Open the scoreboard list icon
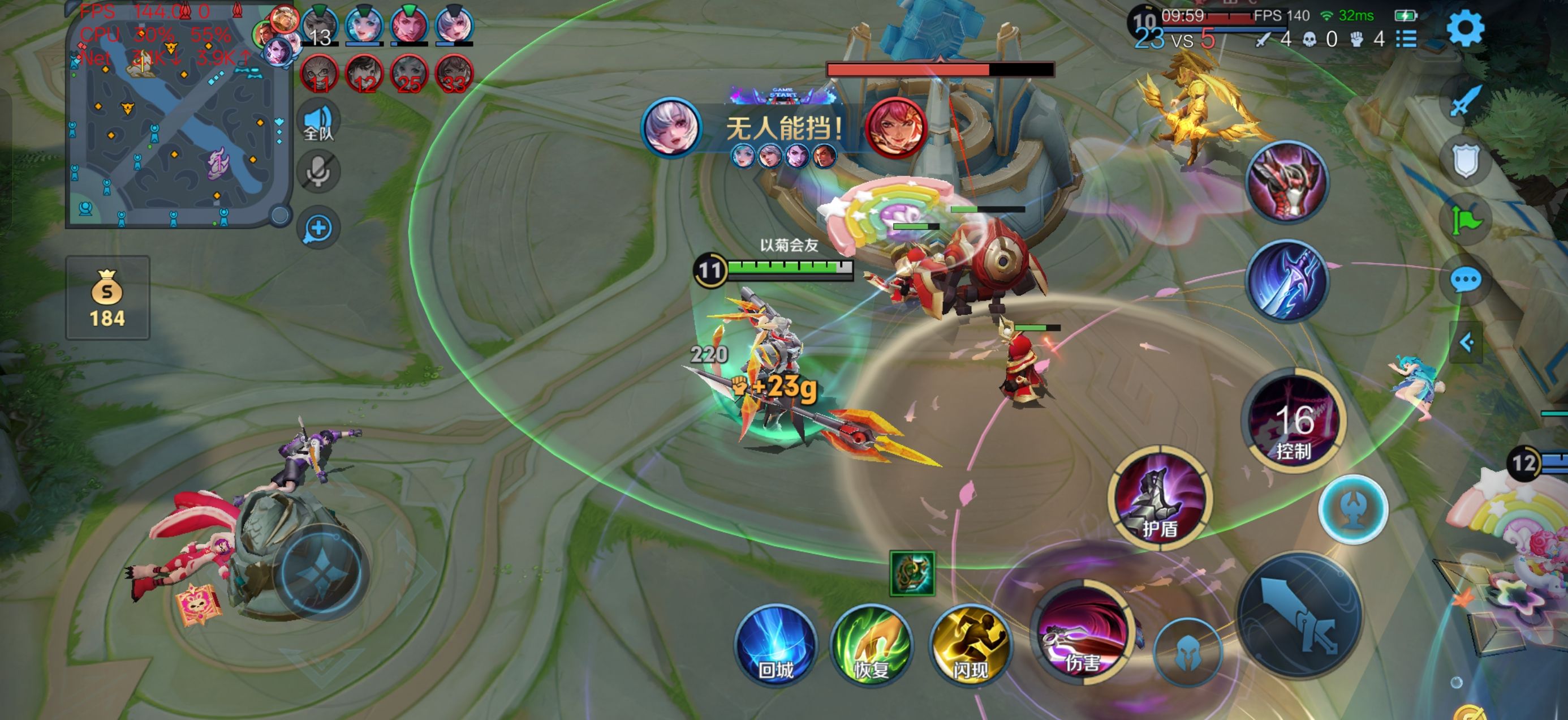Screen dimensions: 1568x720 pyautogui.click(x=1406, y=40)
